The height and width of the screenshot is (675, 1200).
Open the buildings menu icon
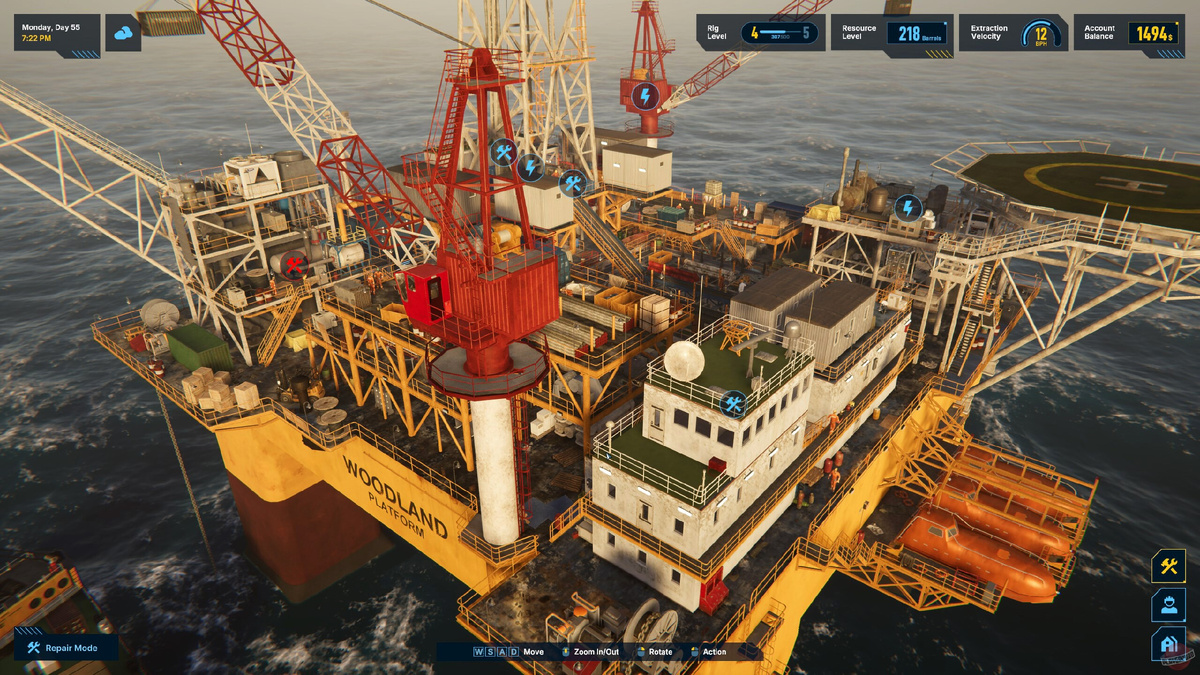tap(1168, 644)
